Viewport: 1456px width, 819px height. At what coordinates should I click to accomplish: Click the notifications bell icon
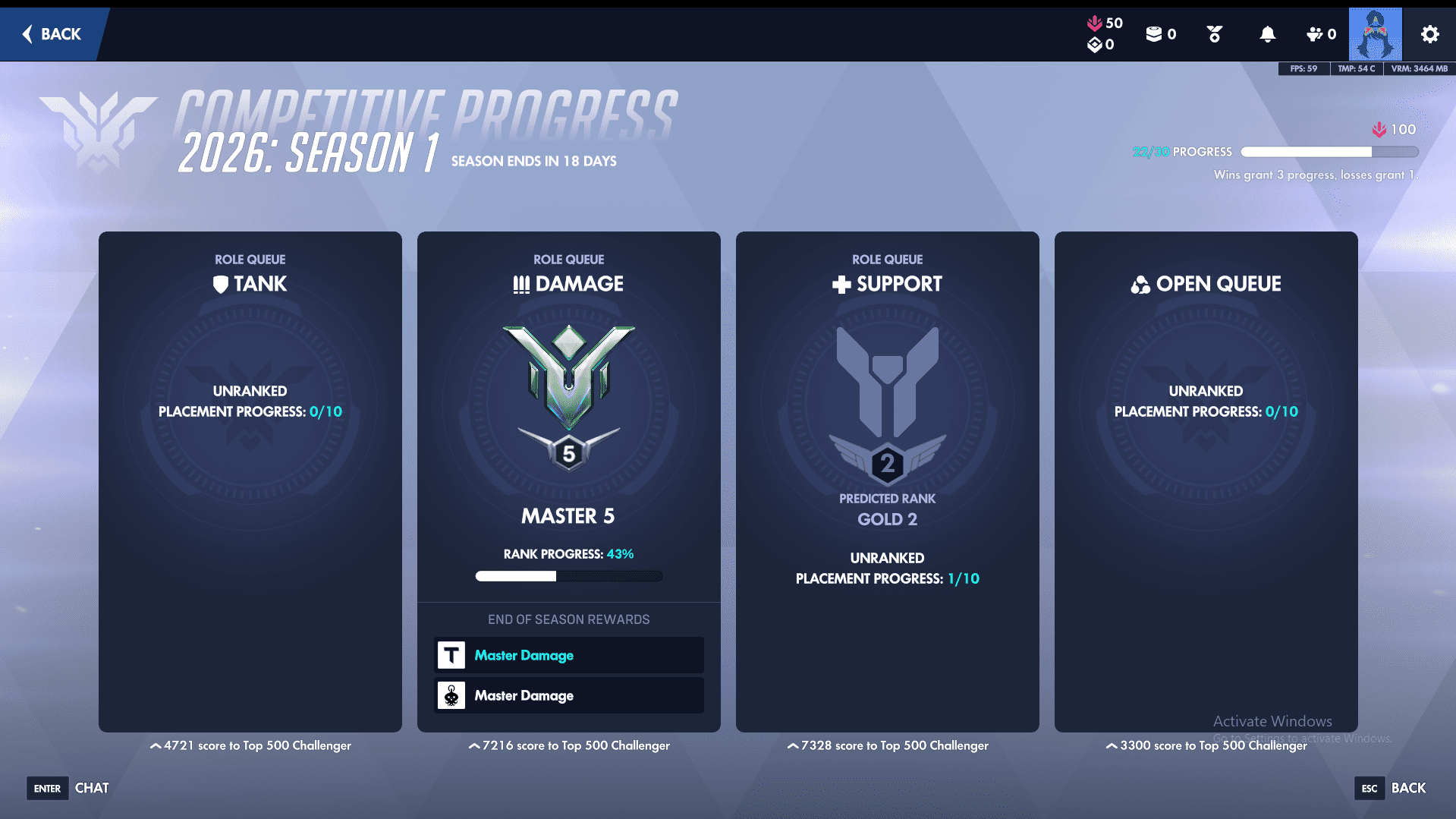coord(1266,34)
